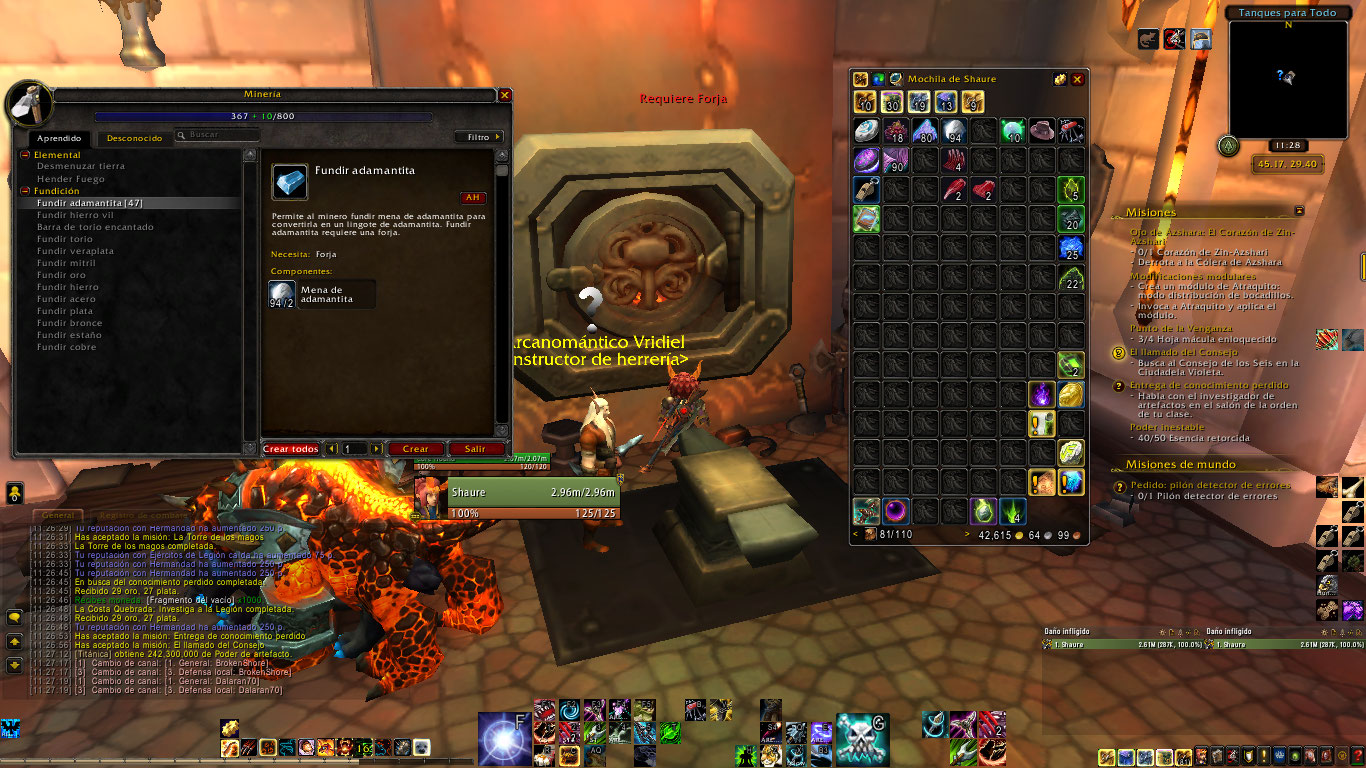Collapse the Fundición category
1366x768 pixels.
pyautogui.click(x=26, y=191)
